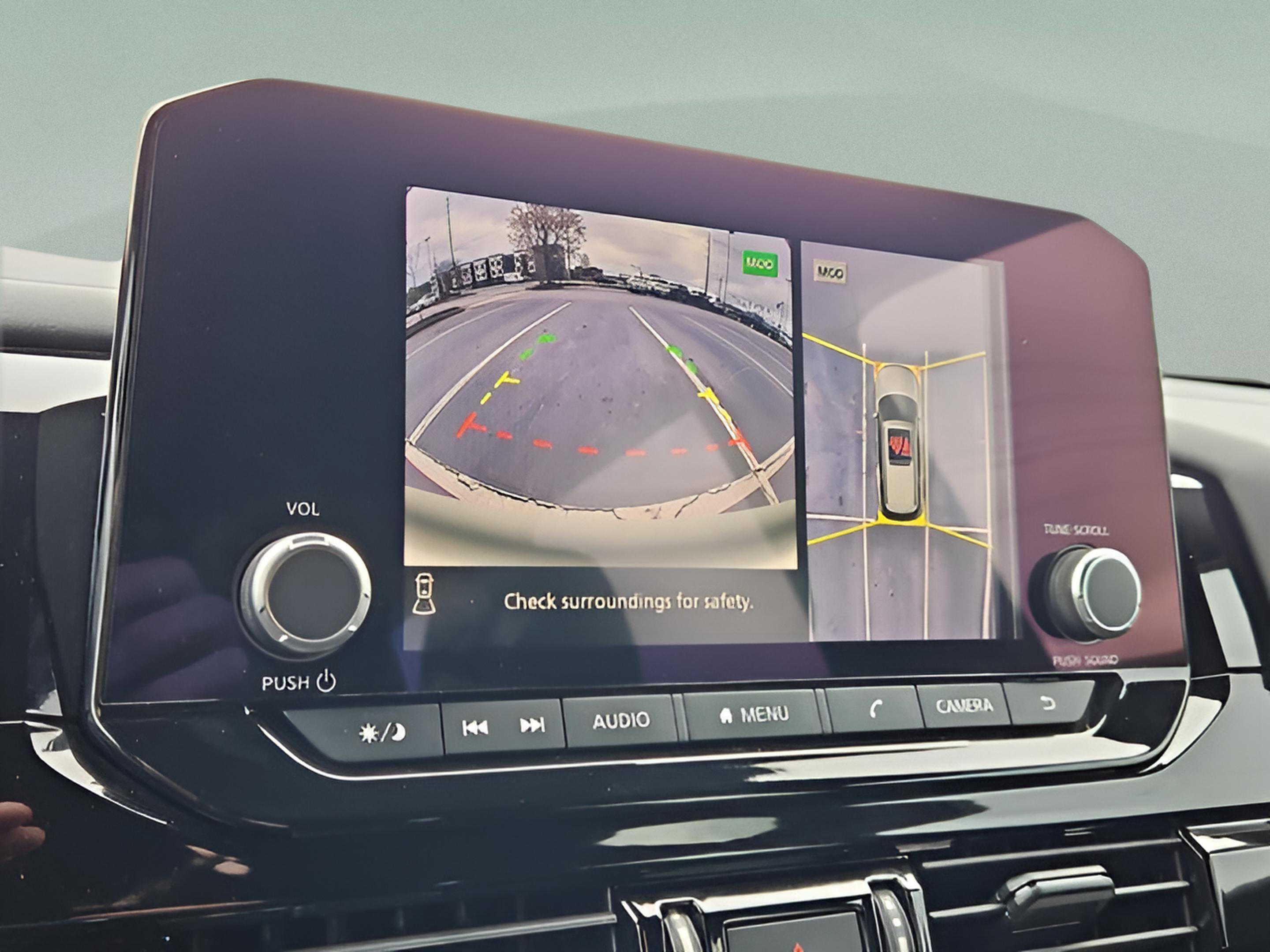Open the phone screen with the handset button

click(x=873, y=710)
